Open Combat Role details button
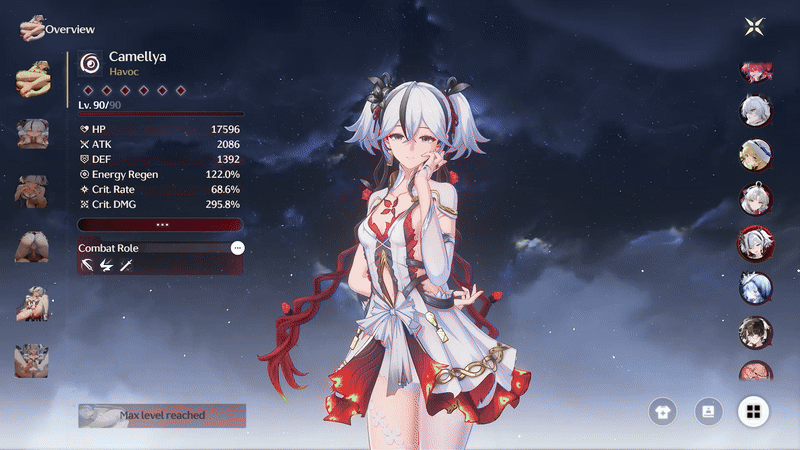 click(x=237, y=247)
